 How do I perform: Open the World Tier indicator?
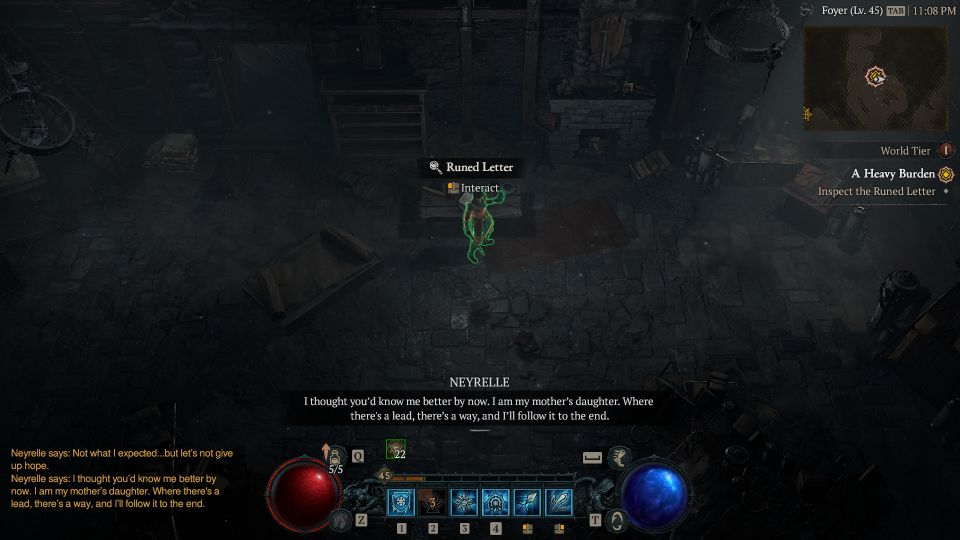pos(944,151)
